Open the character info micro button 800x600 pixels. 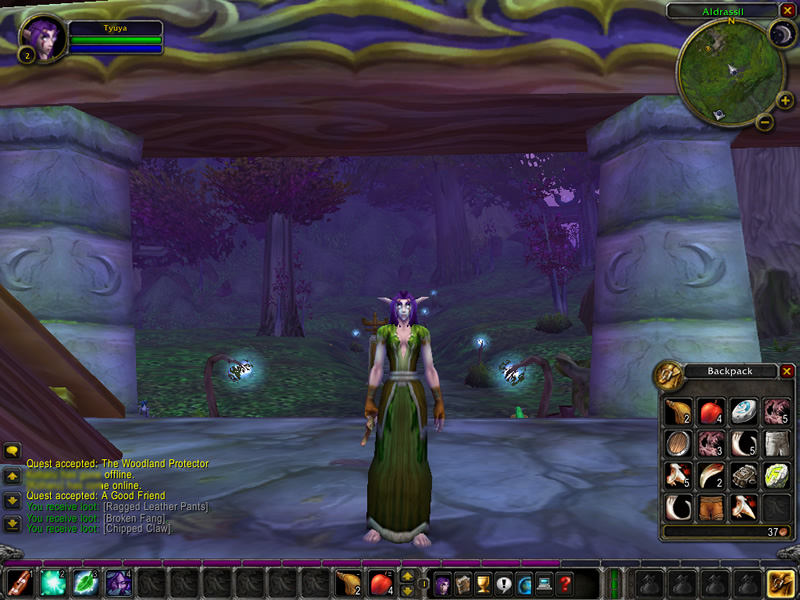coord(440,583)
